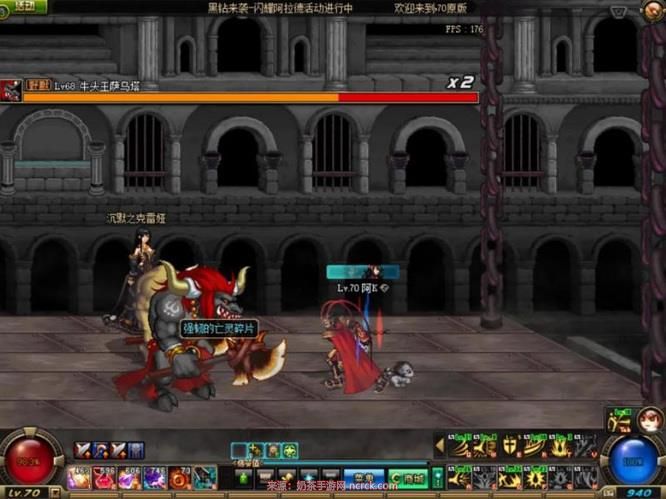Click the boss portrait of 牛头王萨乌塔

pos(11,90)
